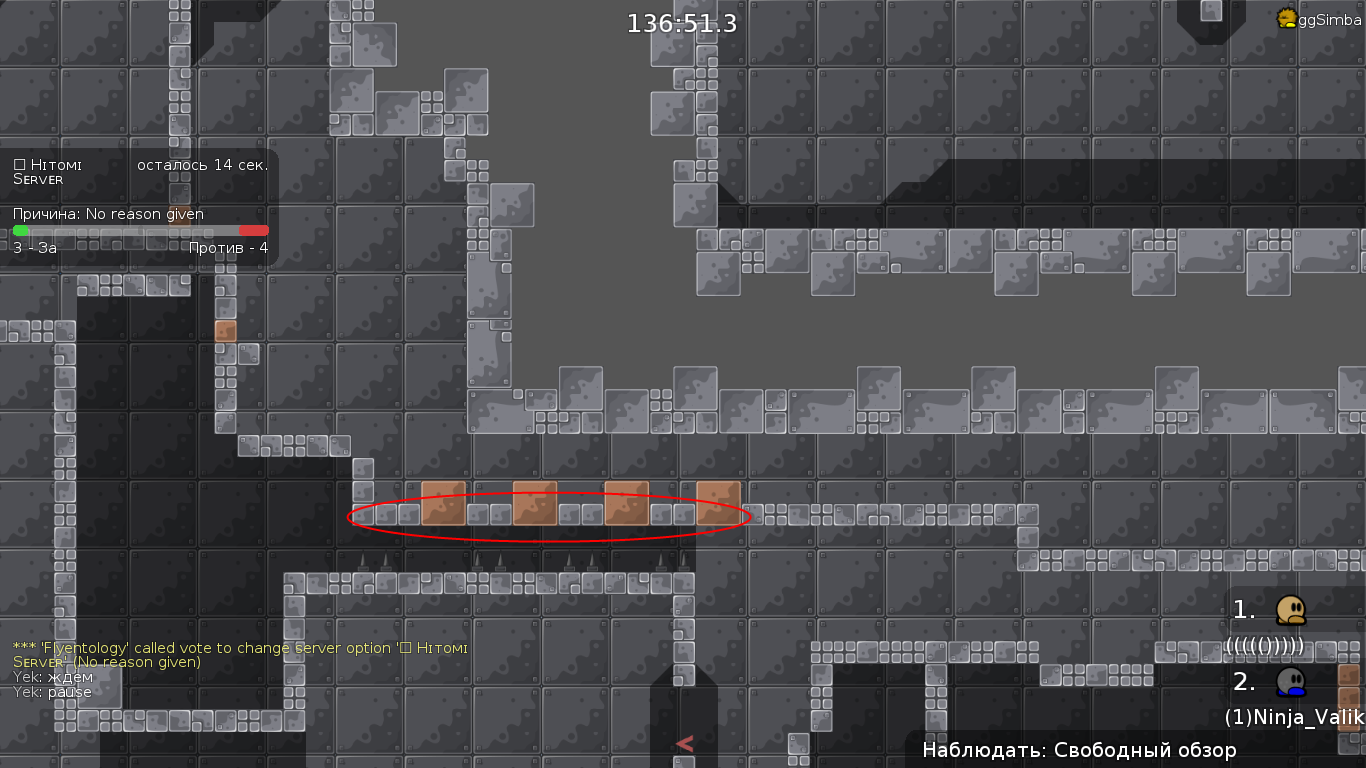Select the rank 1 scoreboard entry
Screen dimensions: 1366x768
pyautogui.click(x=1241, y=607)
